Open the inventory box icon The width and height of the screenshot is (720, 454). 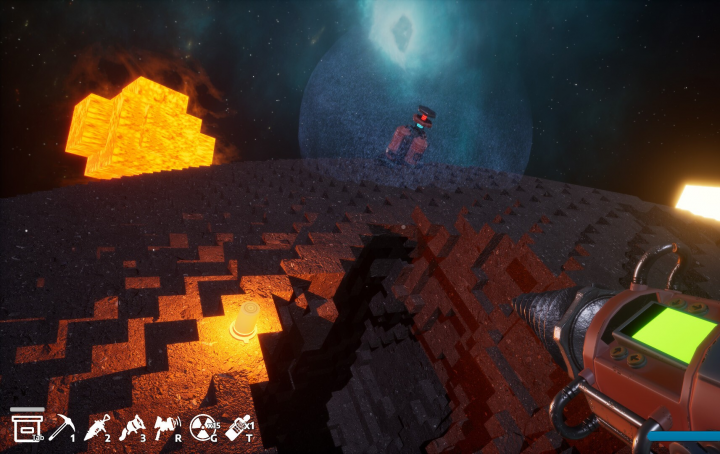[x=25, y=426]
